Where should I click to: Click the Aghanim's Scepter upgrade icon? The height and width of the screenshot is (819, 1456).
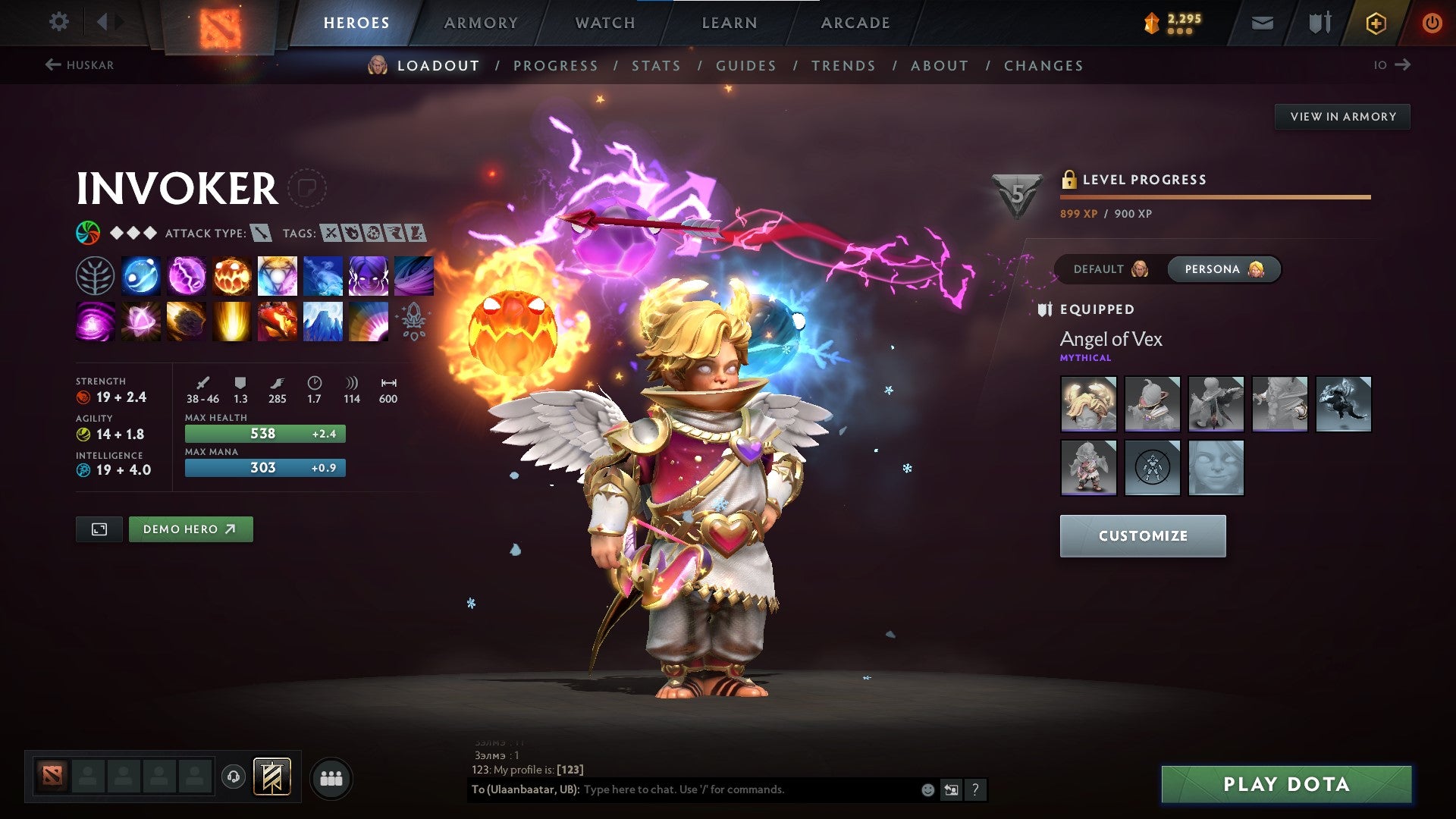click(x=413, y=321)
